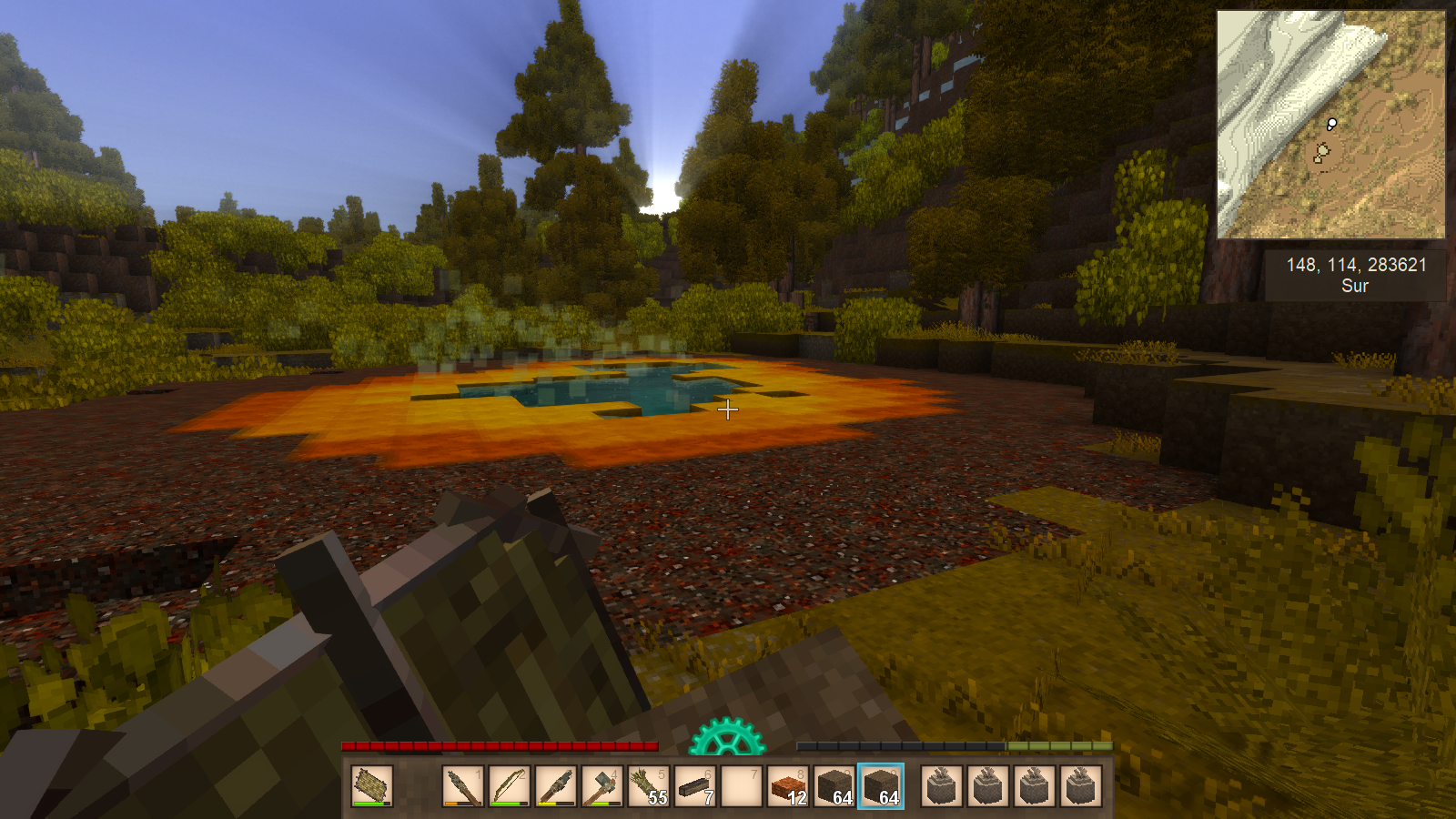
Task: Pick the red clay block stack of 12
Action: pyautogui.click(x=788, y=785)
